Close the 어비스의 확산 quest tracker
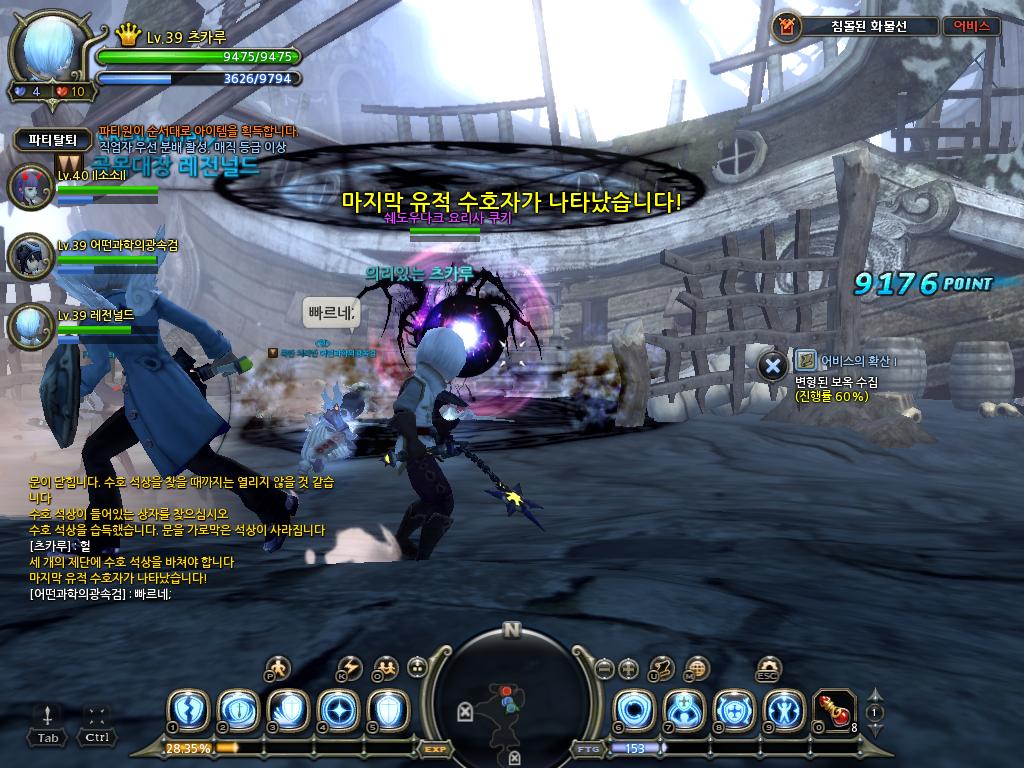1024x768 pixels. coord(772,366)
